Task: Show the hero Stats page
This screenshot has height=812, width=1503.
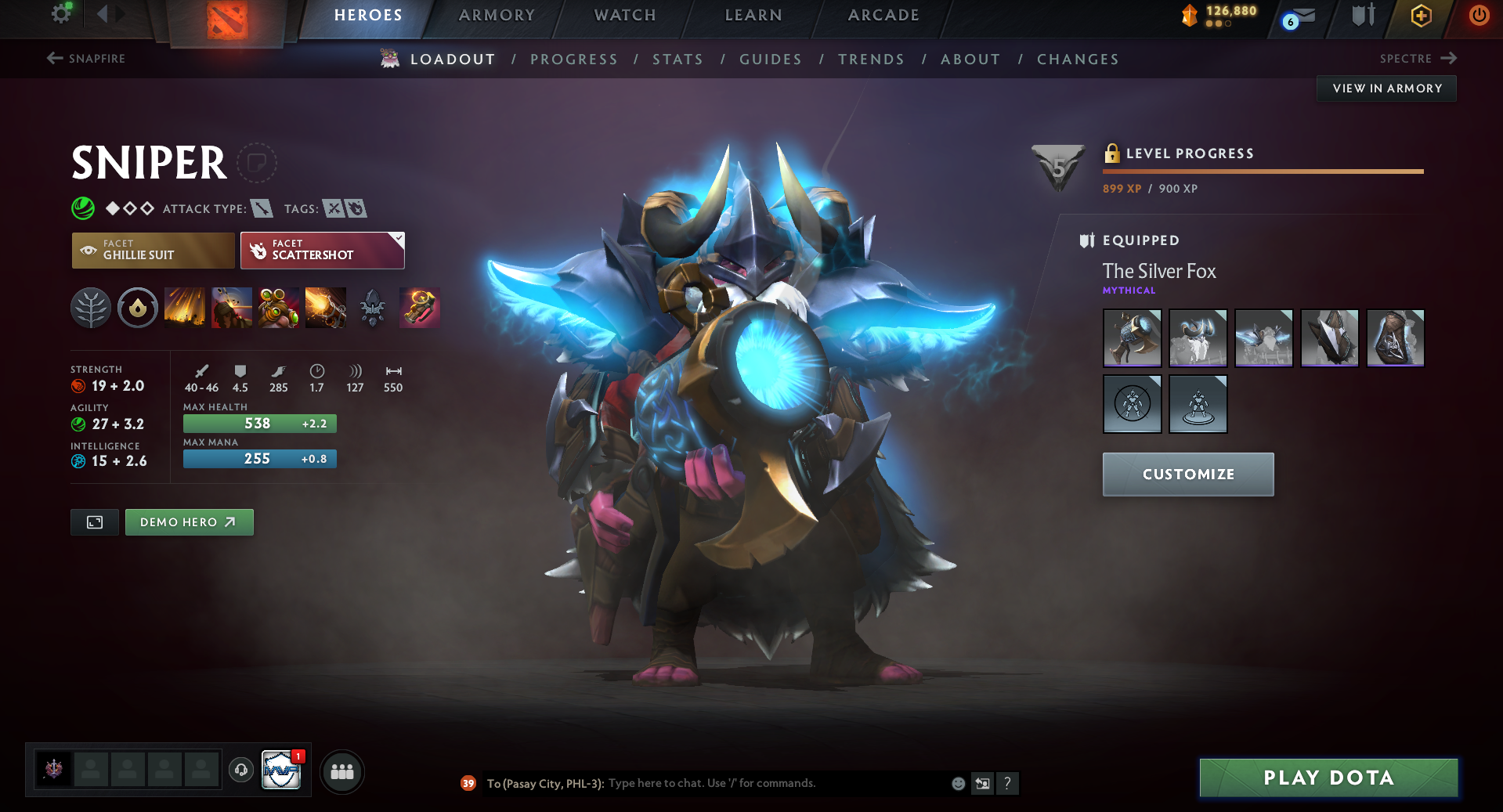Action: tap(677, 60)
